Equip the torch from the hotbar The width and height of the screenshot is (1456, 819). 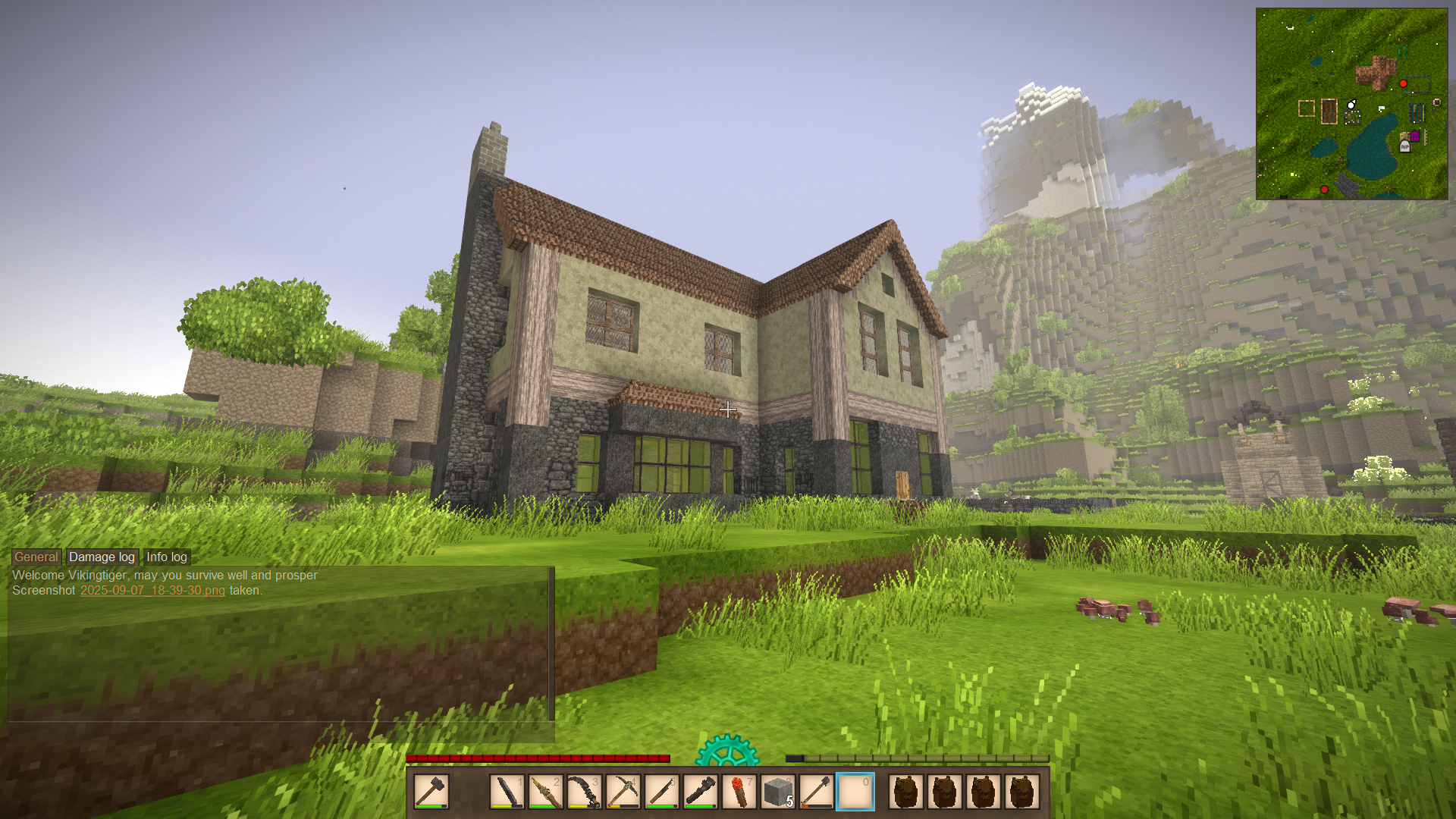tap(739, 792)
